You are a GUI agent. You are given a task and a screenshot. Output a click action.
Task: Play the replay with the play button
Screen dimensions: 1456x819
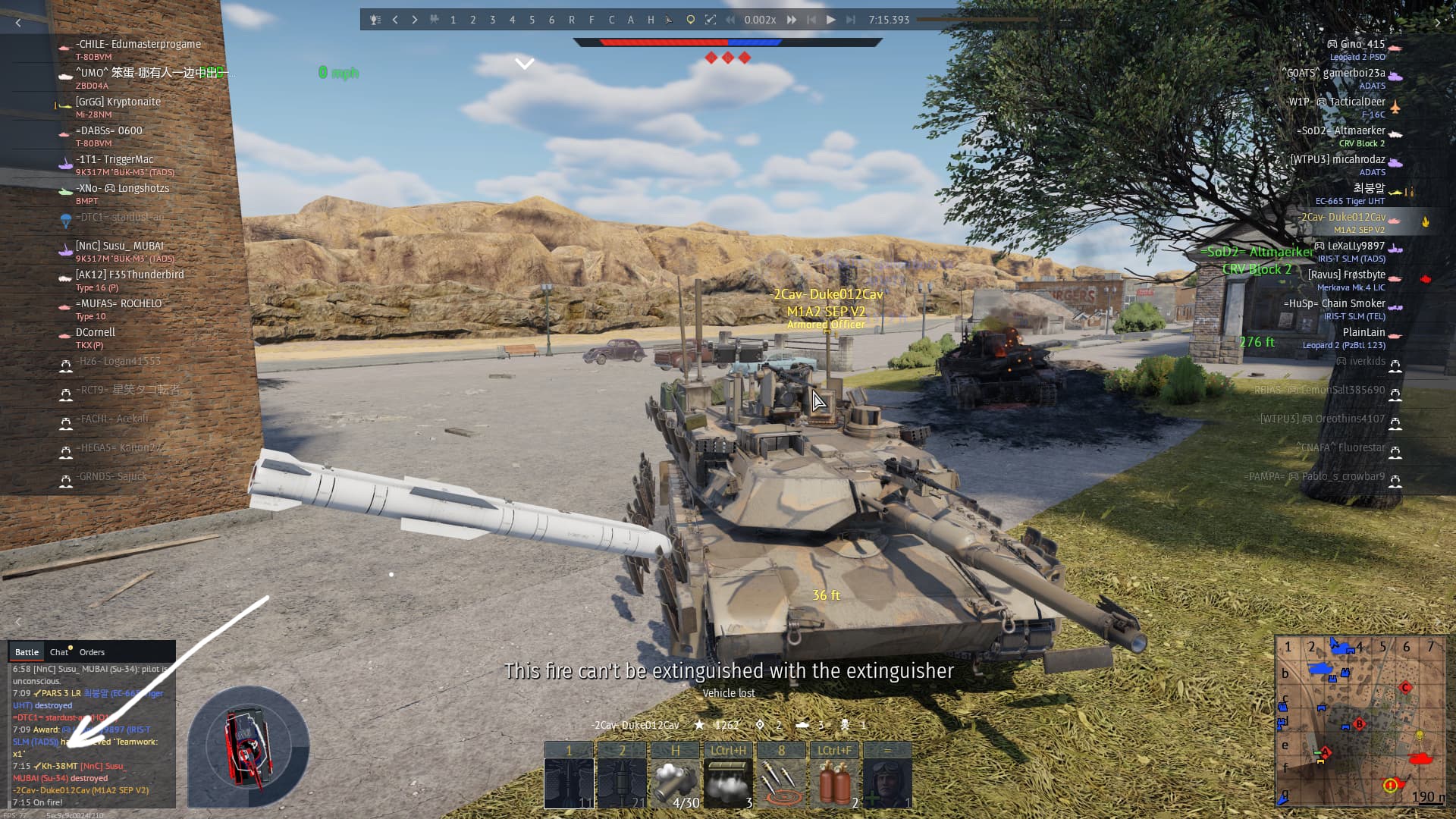[x=830, y=20]
